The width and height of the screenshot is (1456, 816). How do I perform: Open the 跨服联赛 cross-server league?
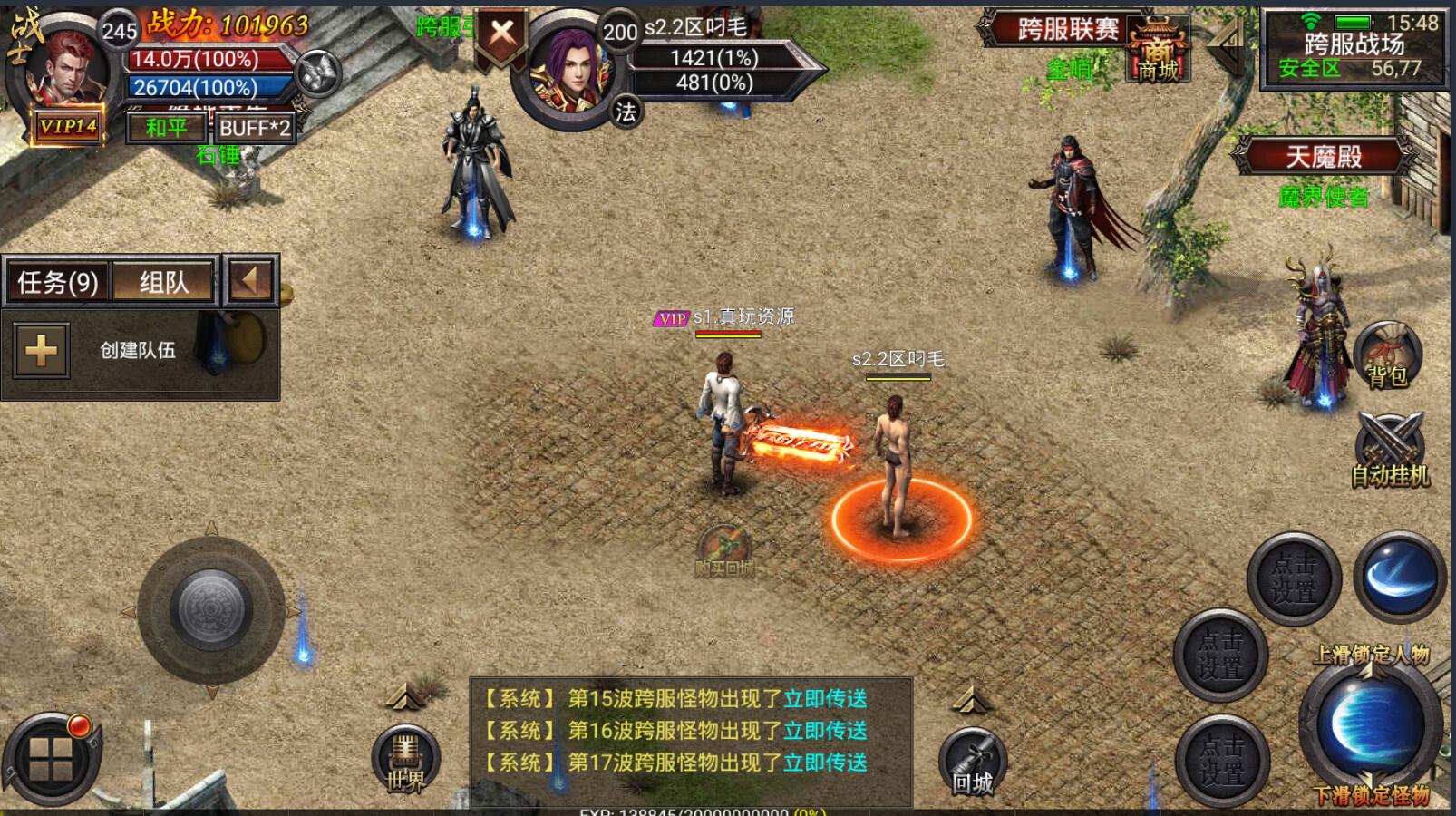tap(1067, 29)
